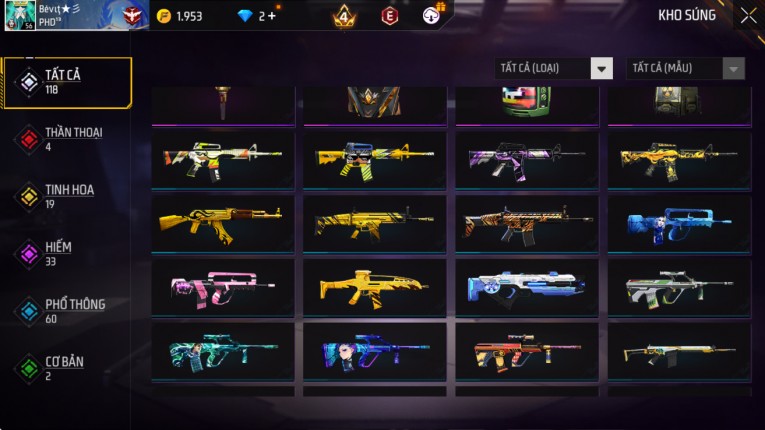This screenshot has width=765, height=430.
Task: Select the TẤT CẢ category tab
Action: pyautogui.click(x=67, y=82)
